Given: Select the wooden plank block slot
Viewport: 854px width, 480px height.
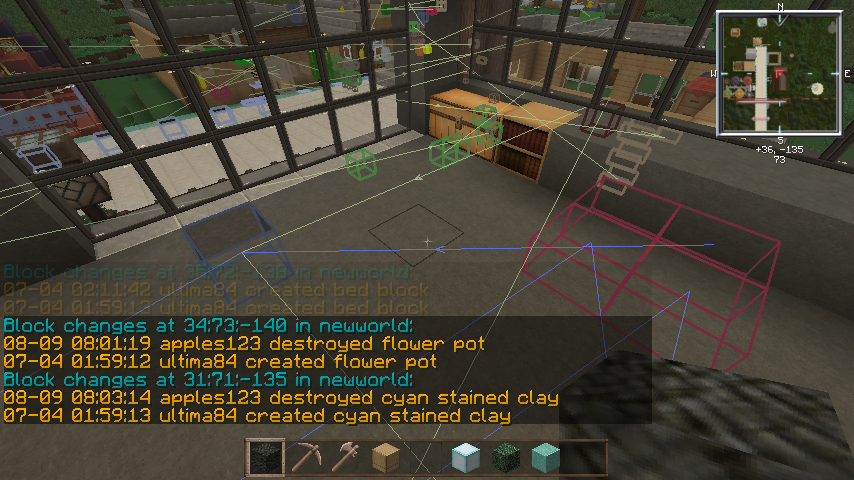Looking at the screenshot, I should 386,458.
